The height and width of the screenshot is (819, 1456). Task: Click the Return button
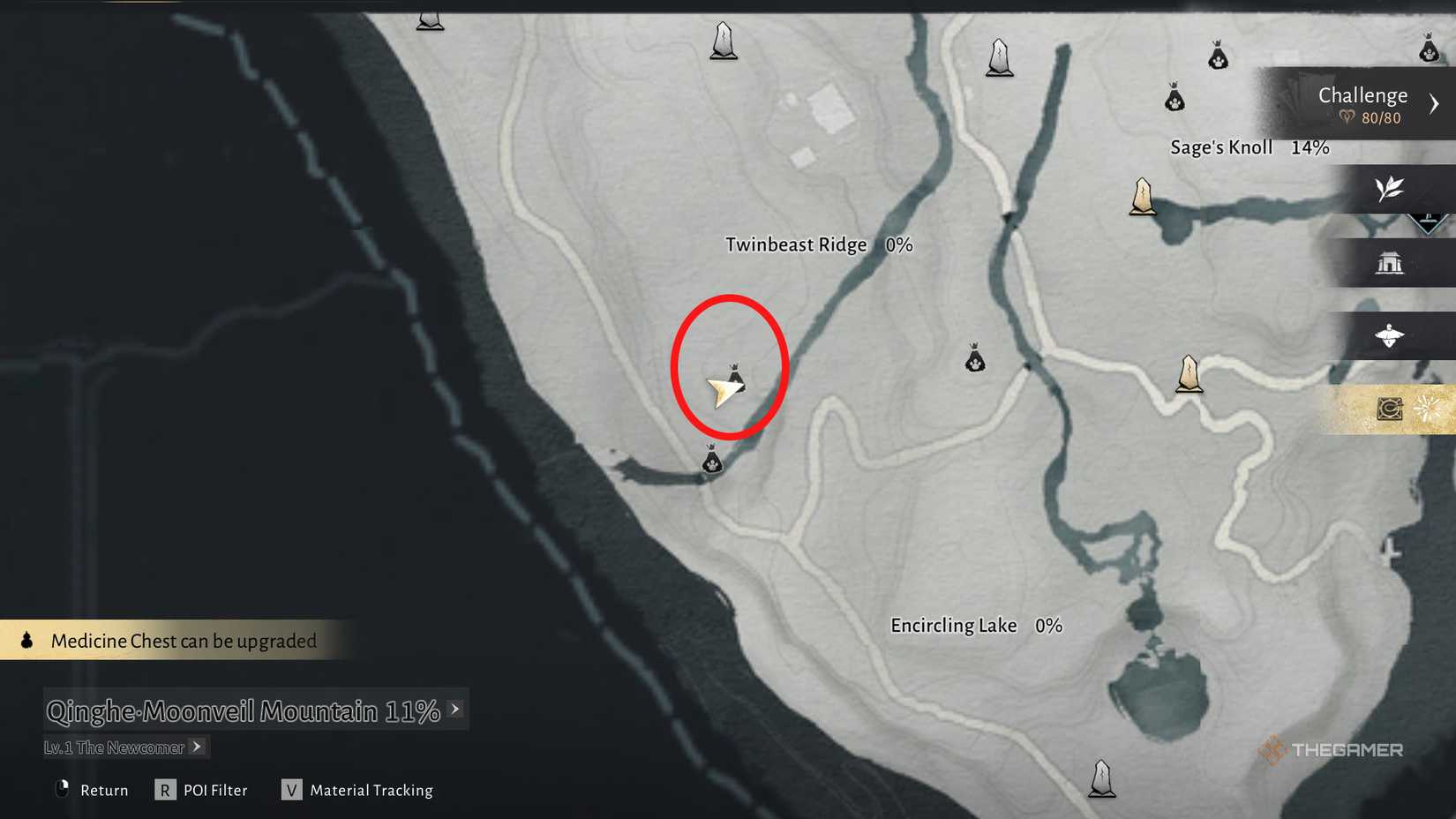pos(103,790)
